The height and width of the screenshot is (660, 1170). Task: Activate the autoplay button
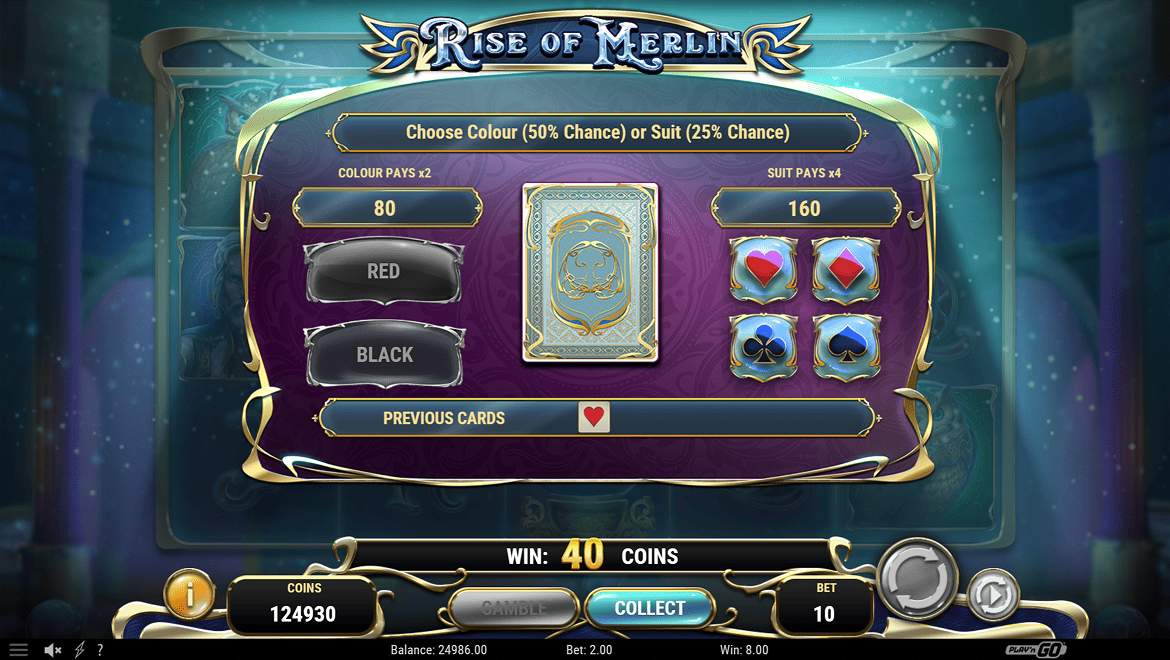(991, 597)
